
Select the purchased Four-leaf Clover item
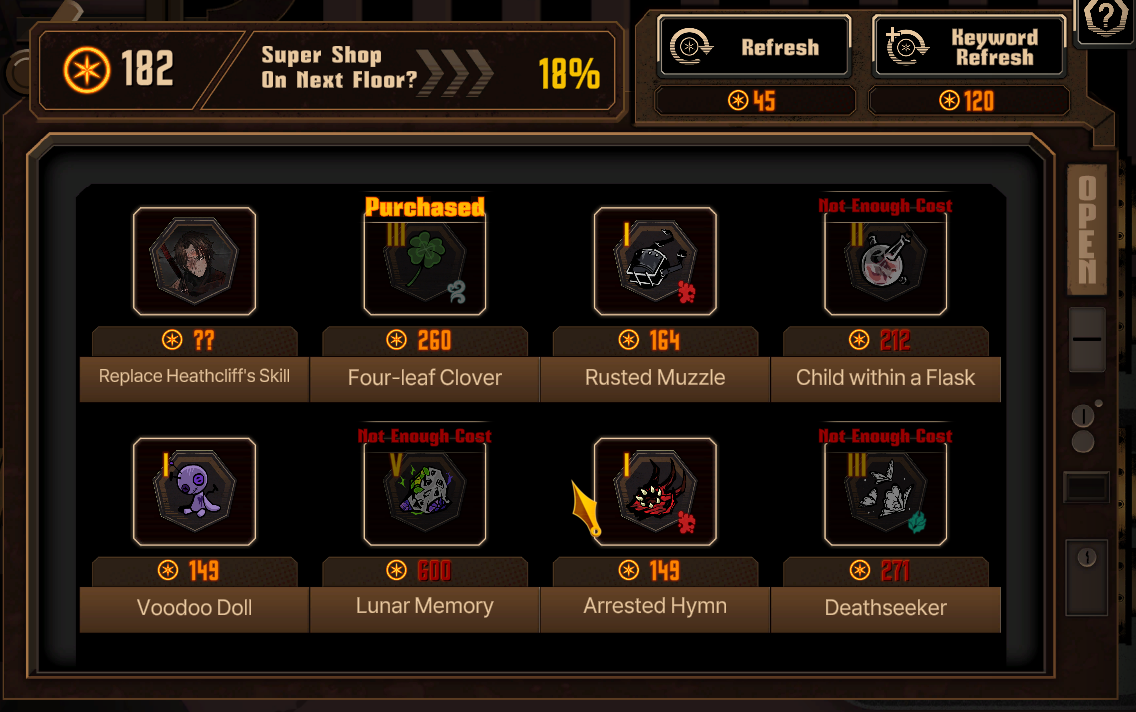425,262
